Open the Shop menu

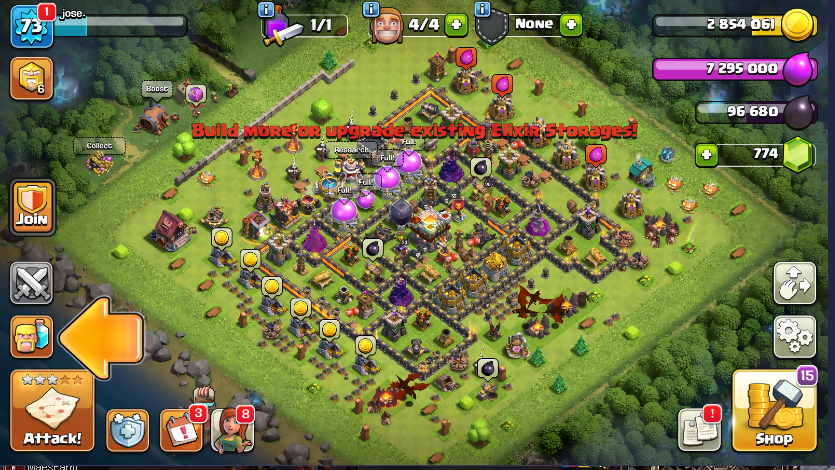(773, 410)
